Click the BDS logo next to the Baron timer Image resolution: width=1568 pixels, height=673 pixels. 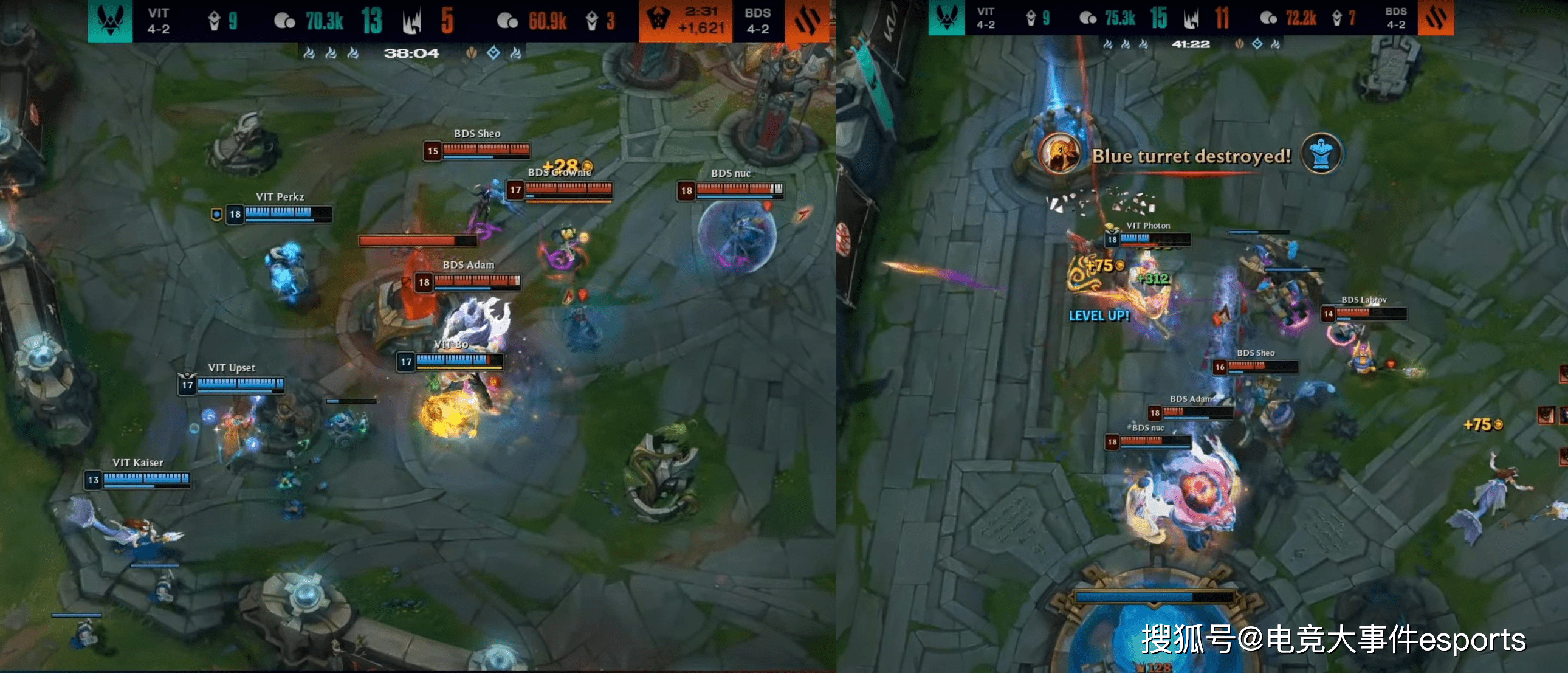point(808,21)
